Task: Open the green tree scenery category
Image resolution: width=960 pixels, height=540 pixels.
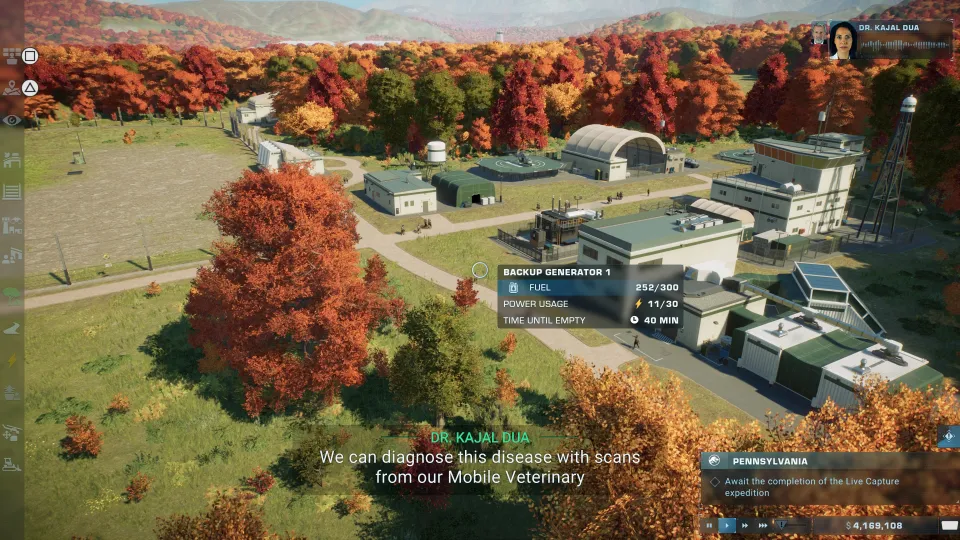Action: point(12,293)
